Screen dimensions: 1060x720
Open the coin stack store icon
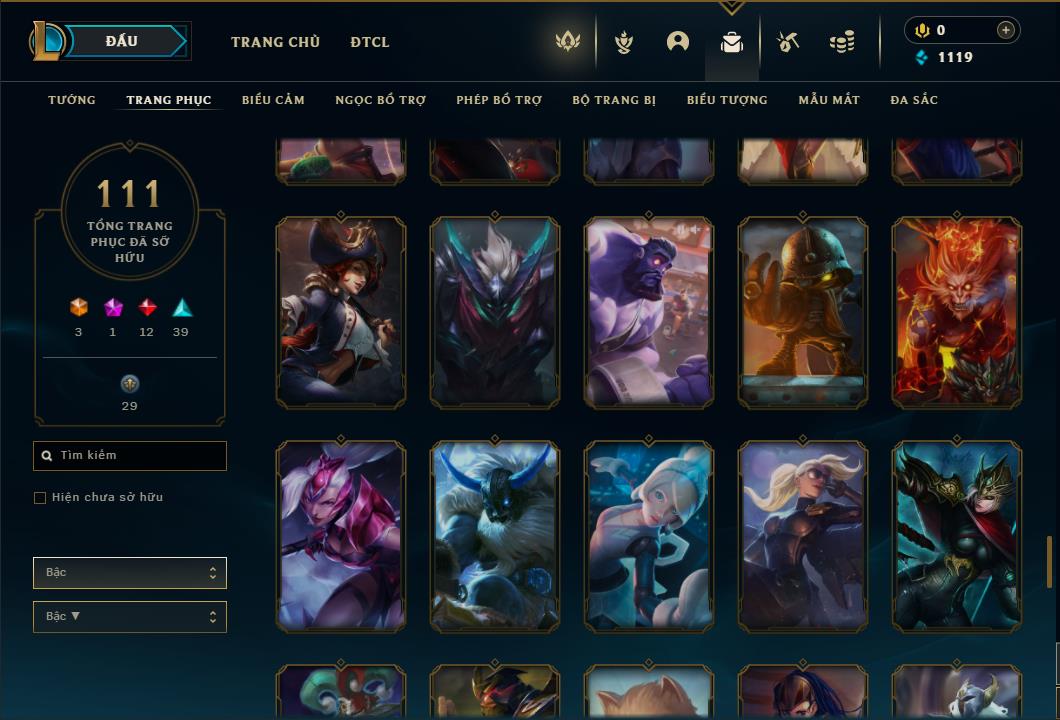tap(842, 42)
